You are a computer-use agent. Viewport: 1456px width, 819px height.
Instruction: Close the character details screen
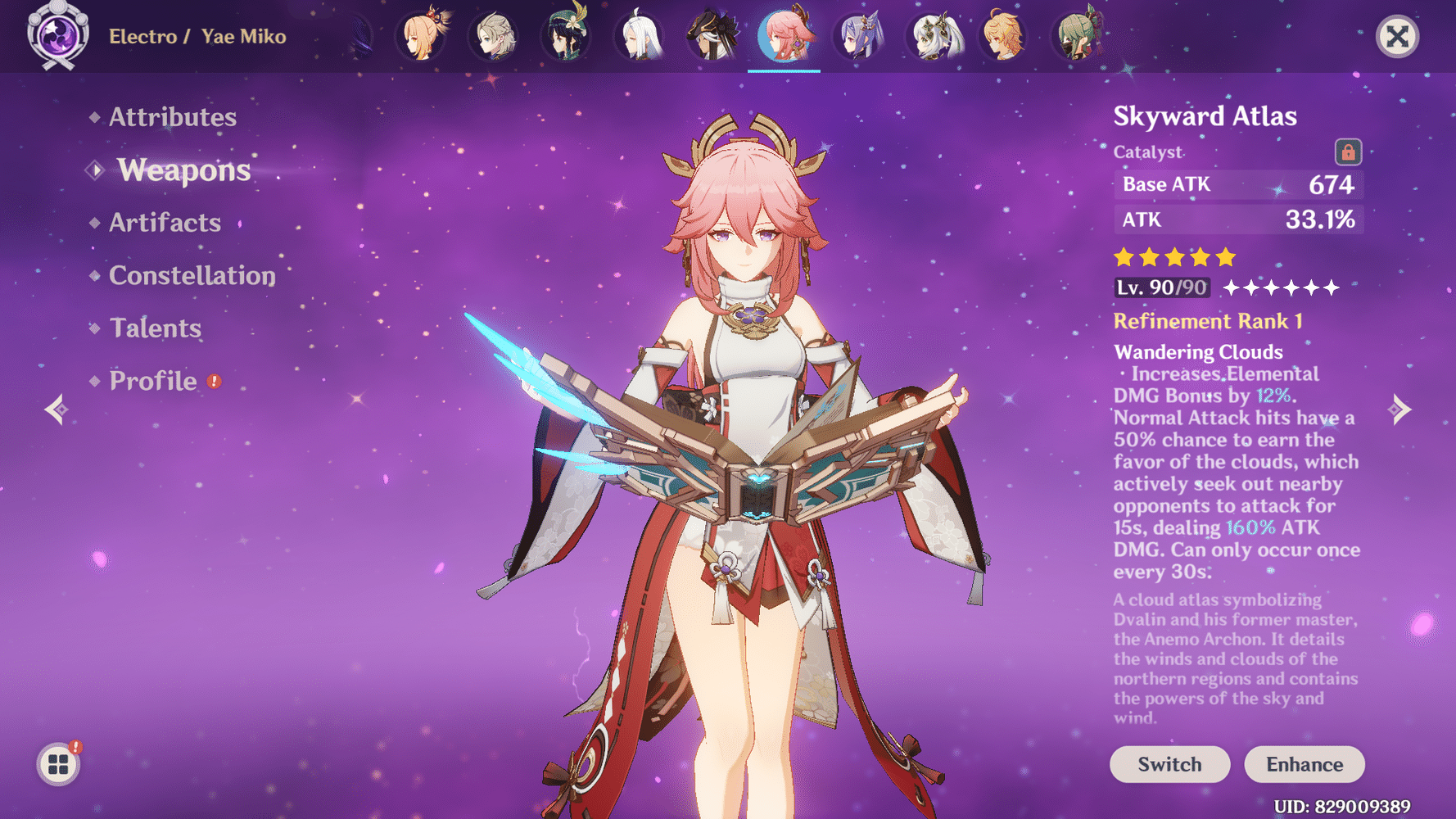[x=1396, y=34]
